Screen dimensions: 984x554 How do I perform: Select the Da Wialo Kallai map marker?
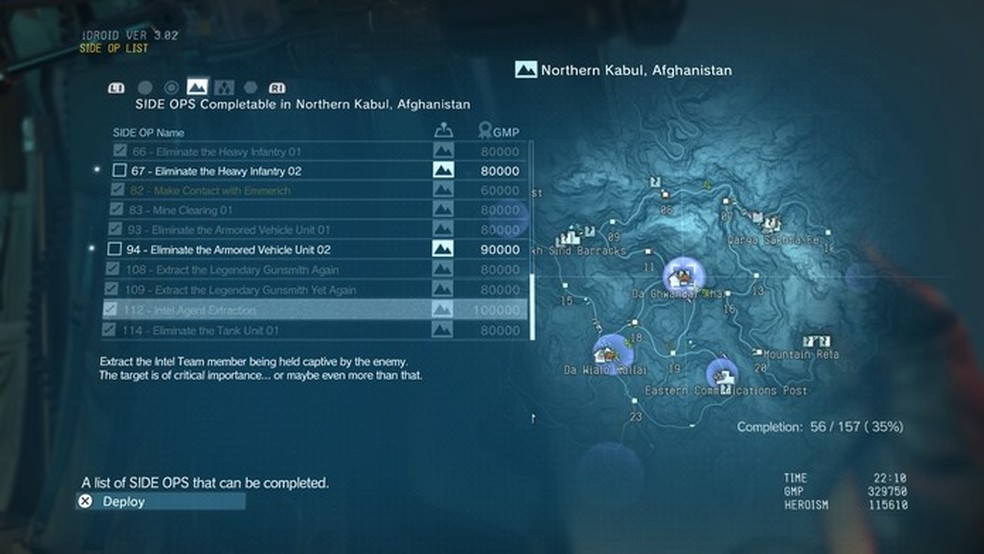[610, 351]
